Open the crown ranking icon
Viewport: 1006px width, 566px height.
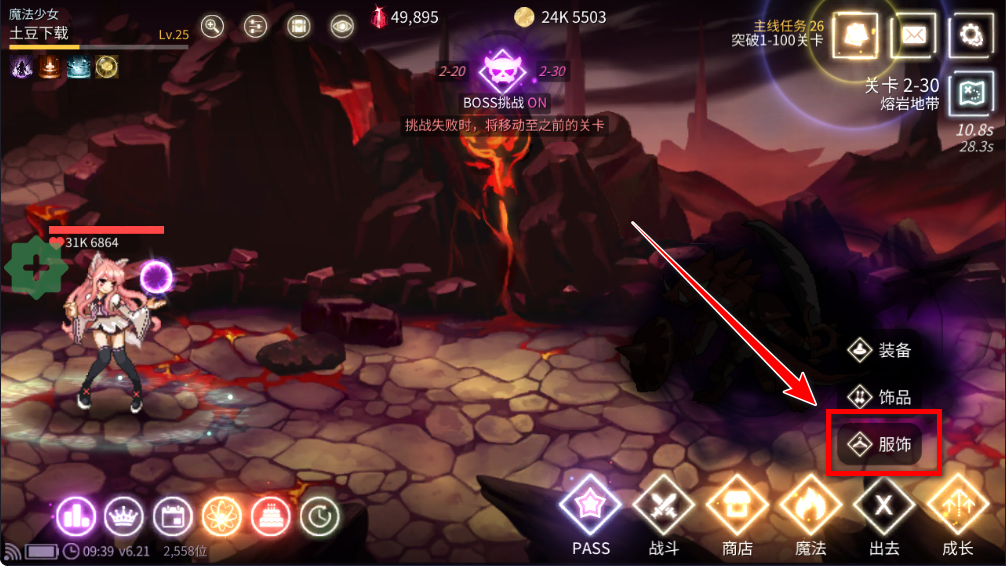point(124,516)
